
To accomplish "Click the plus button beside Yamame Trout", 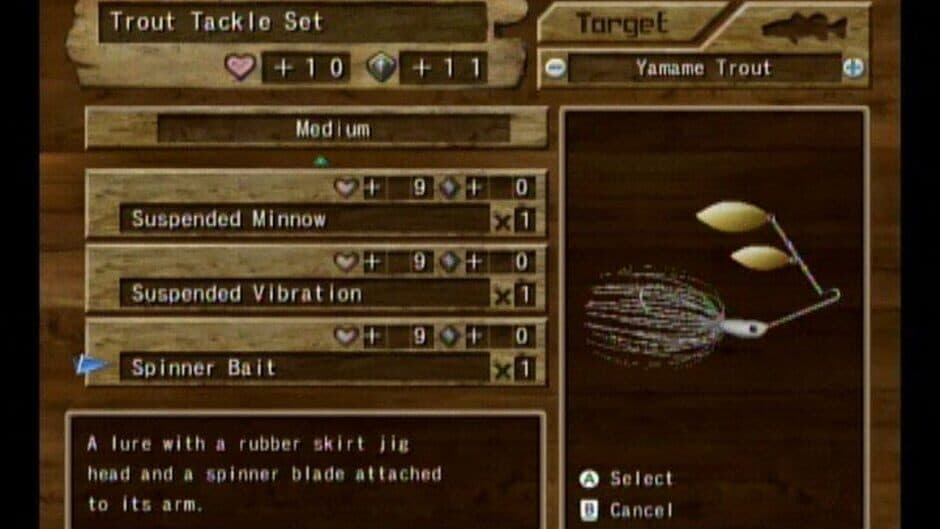I will click(852, 69).
